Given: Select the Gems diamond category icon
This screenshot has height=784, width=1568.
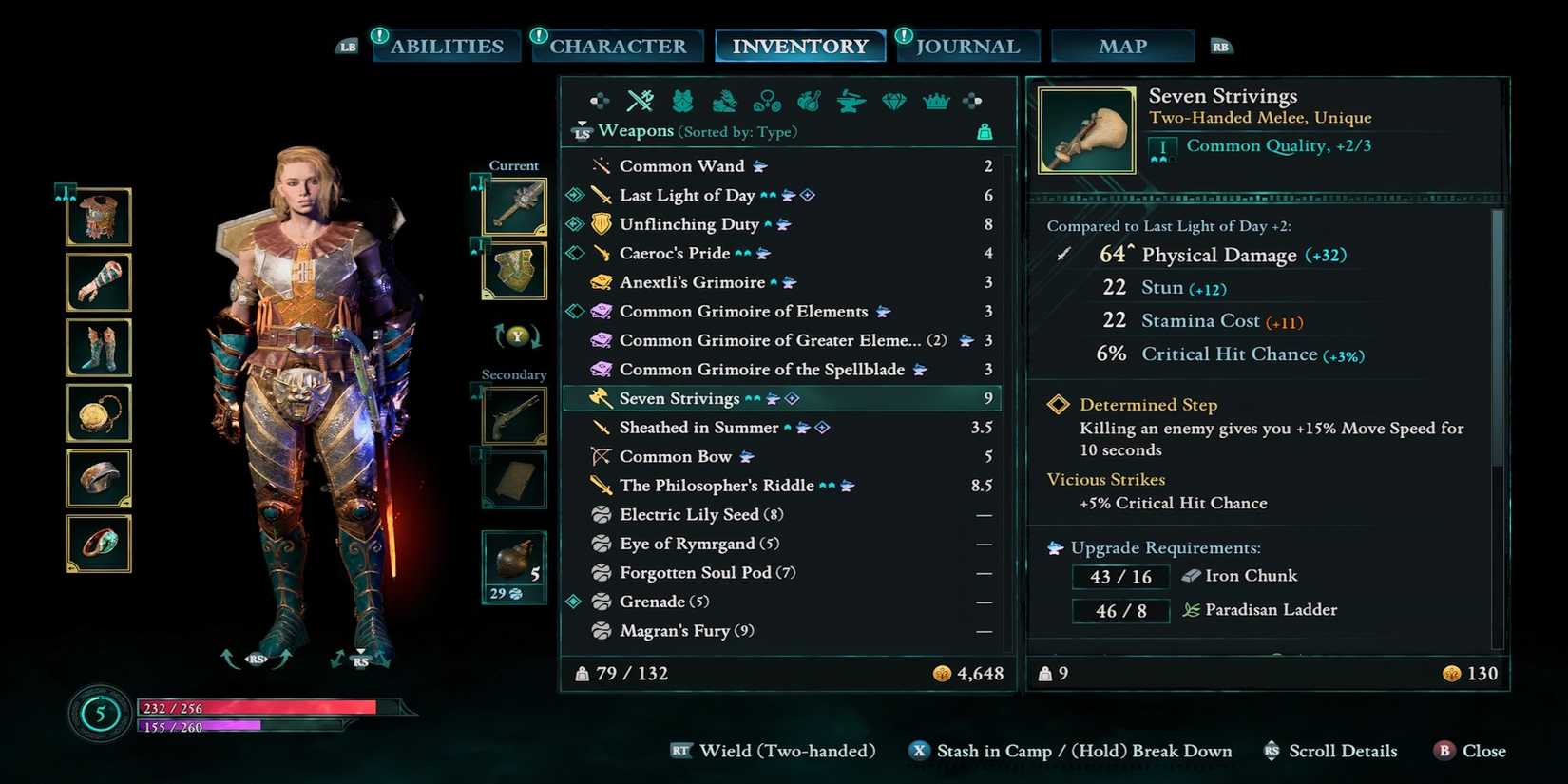Looking at the screenshot, I should coord(892,100).
